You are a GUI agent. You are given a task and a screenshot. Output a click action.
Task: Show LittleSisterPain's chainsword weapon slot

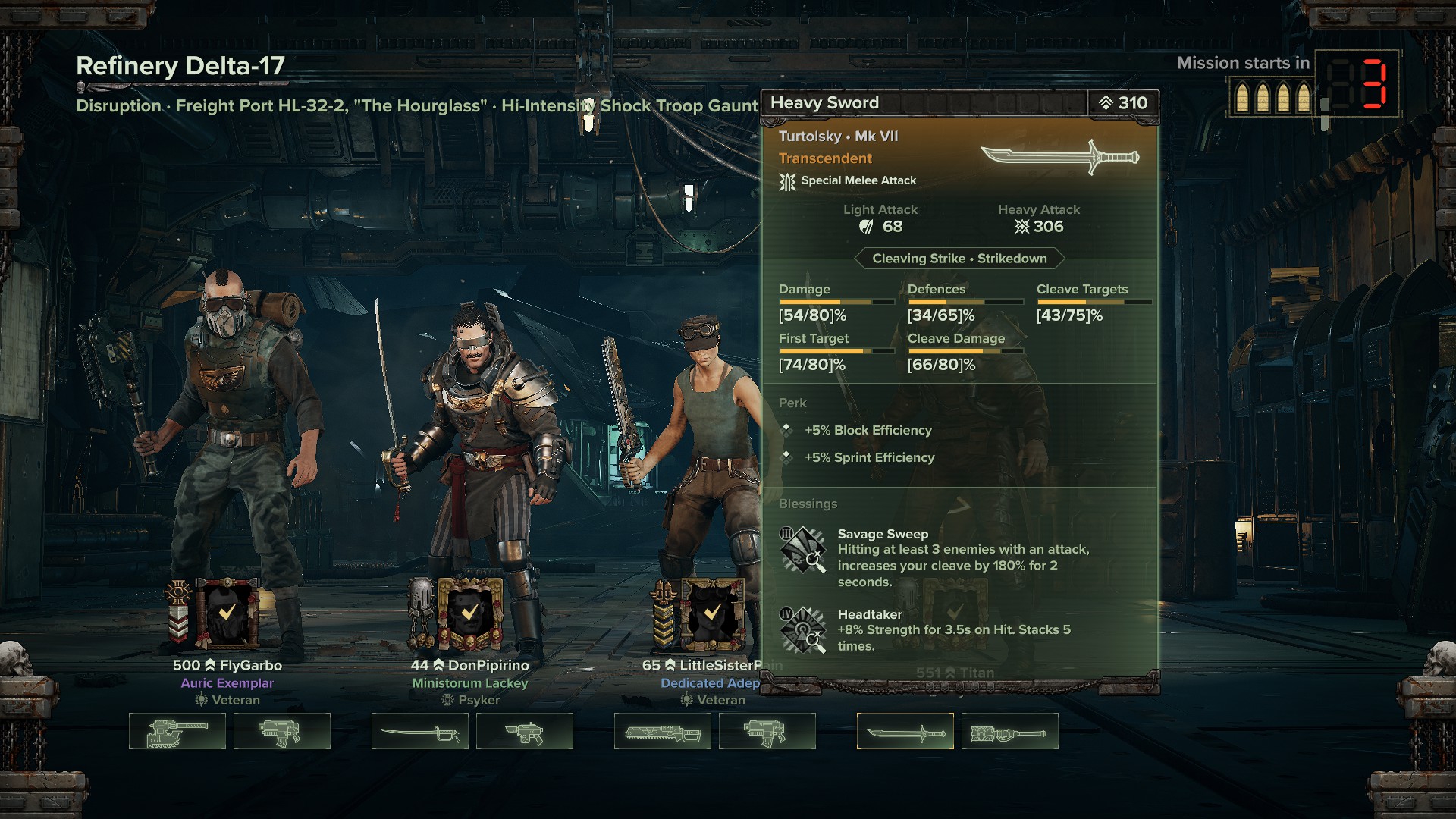tap(663, 731)
